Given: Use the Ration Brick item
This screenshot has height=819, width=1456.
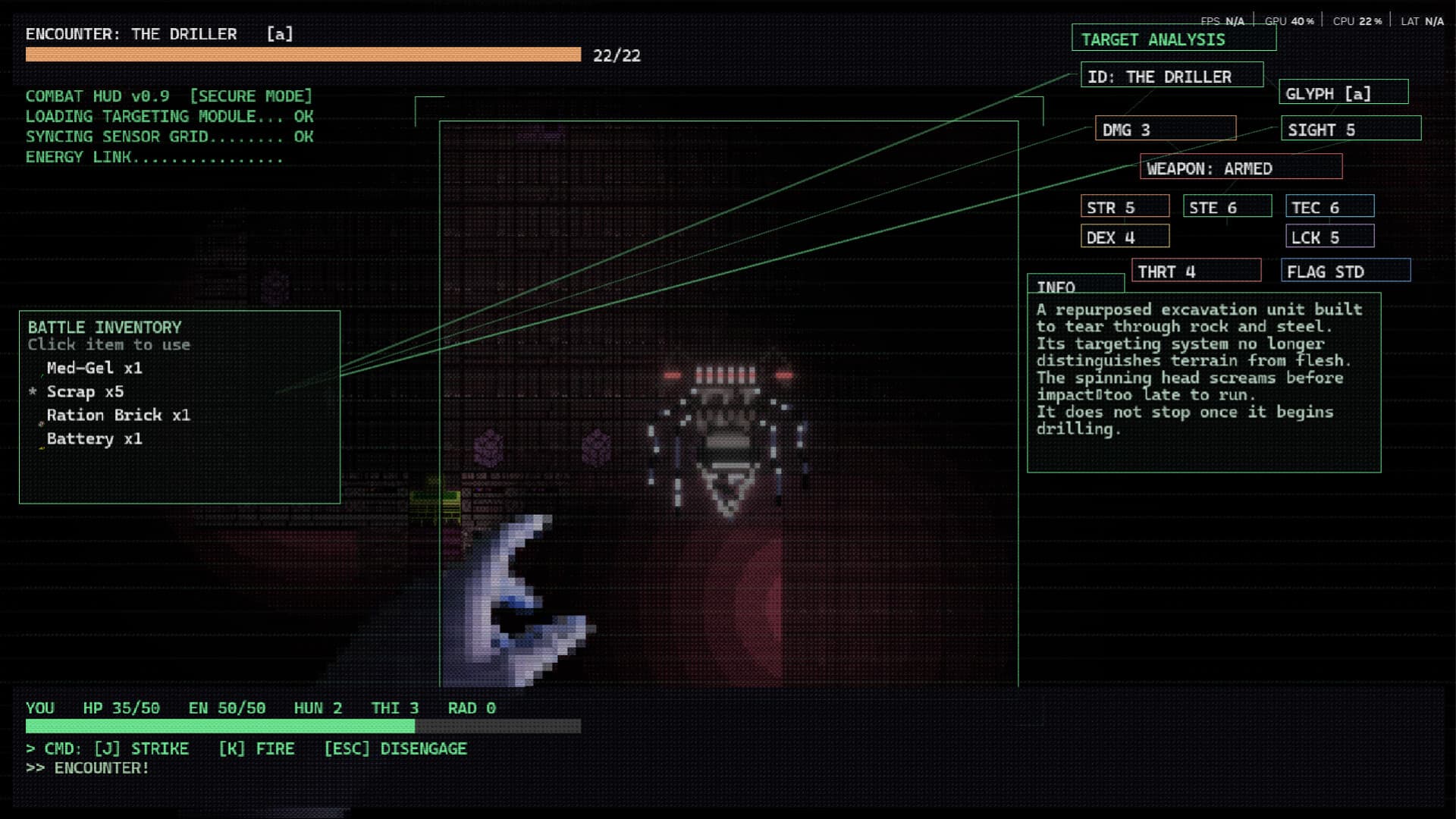Looking at the screenshot, I should tap(118, 415).
